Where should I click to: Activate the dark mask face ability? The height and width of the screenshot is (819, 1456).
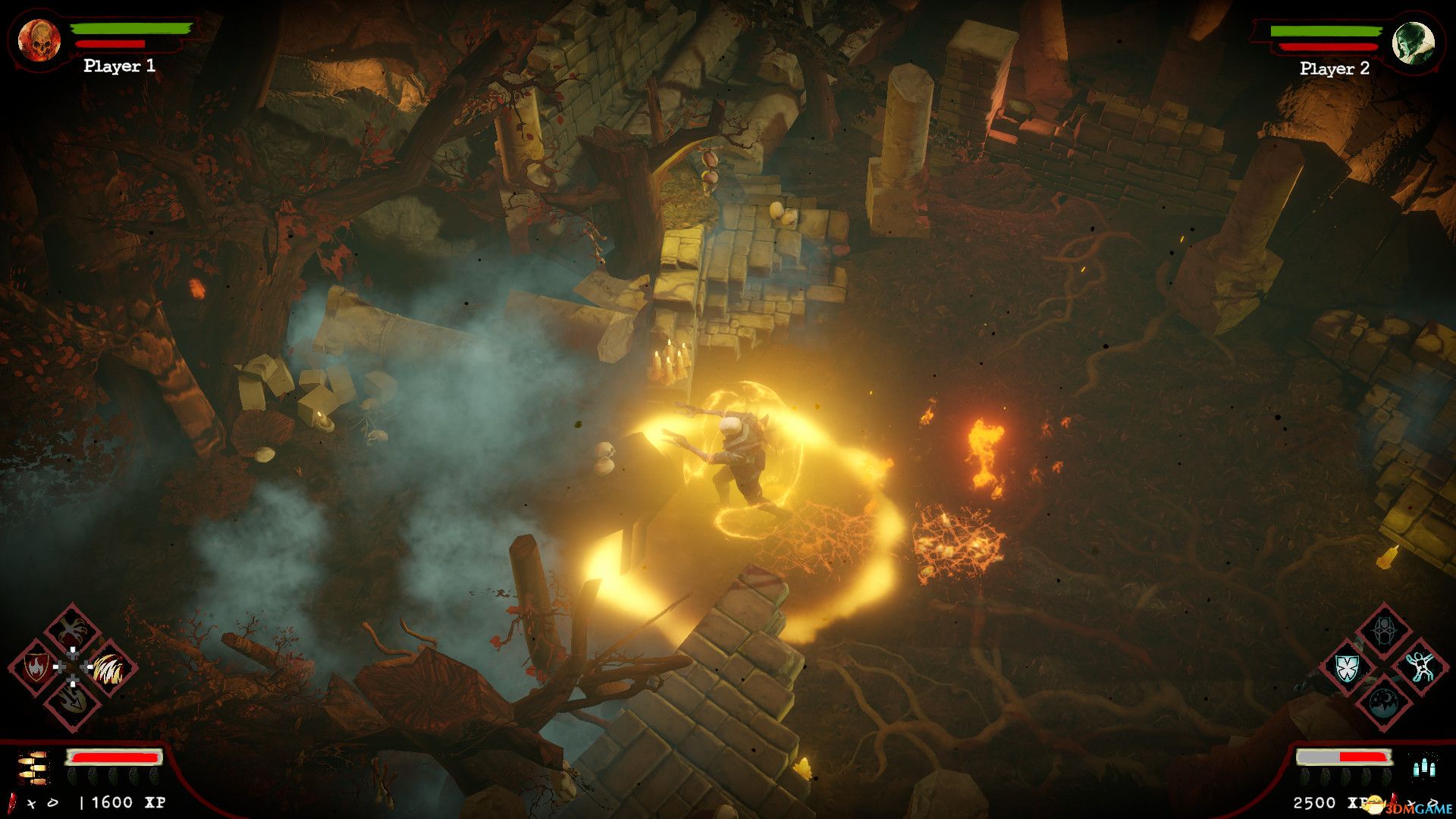(x=1384, y=631)
